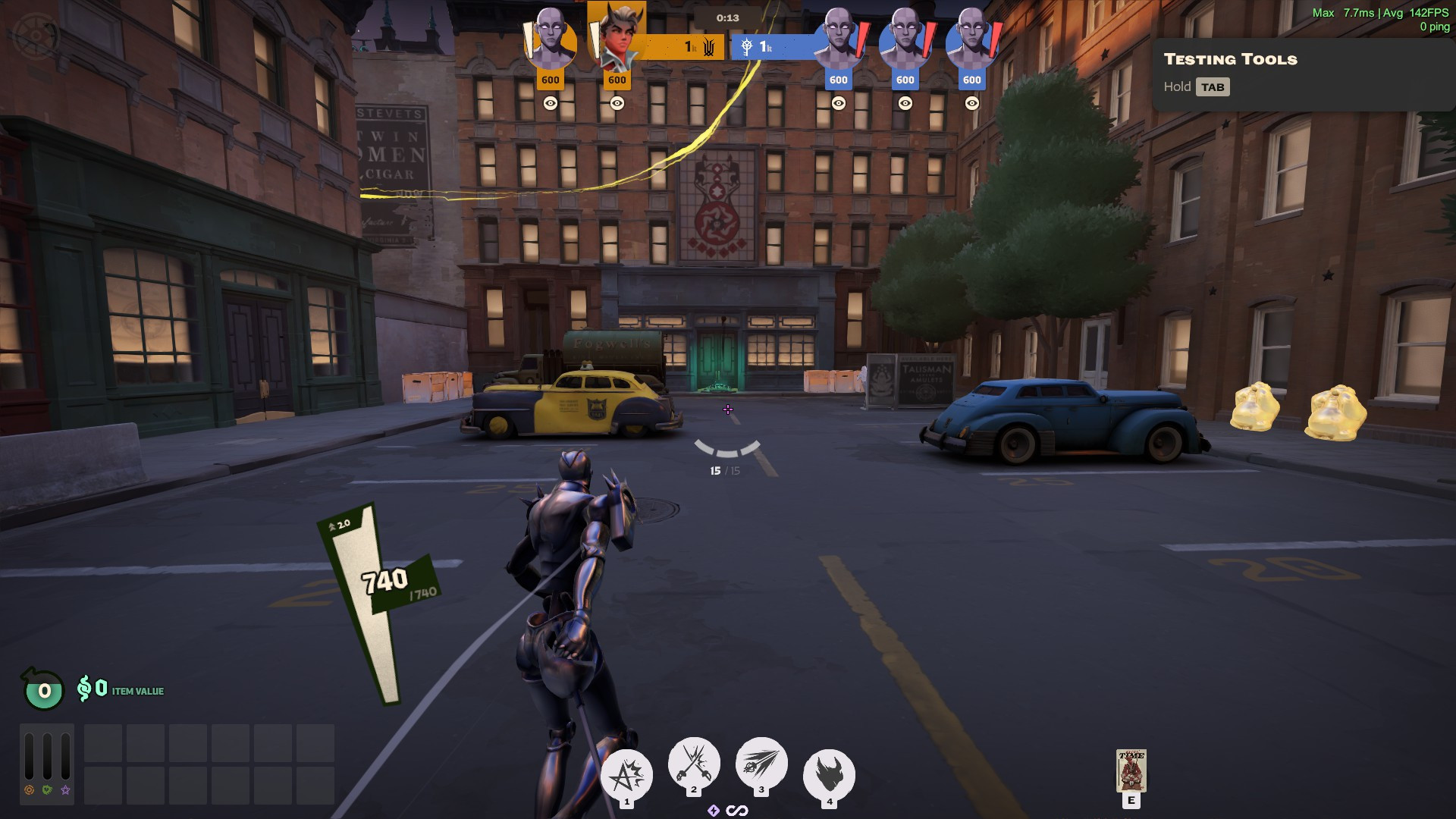Click the green heart stat icon
The width and height of the screenshot is (1456, 819).
[47, 790]
